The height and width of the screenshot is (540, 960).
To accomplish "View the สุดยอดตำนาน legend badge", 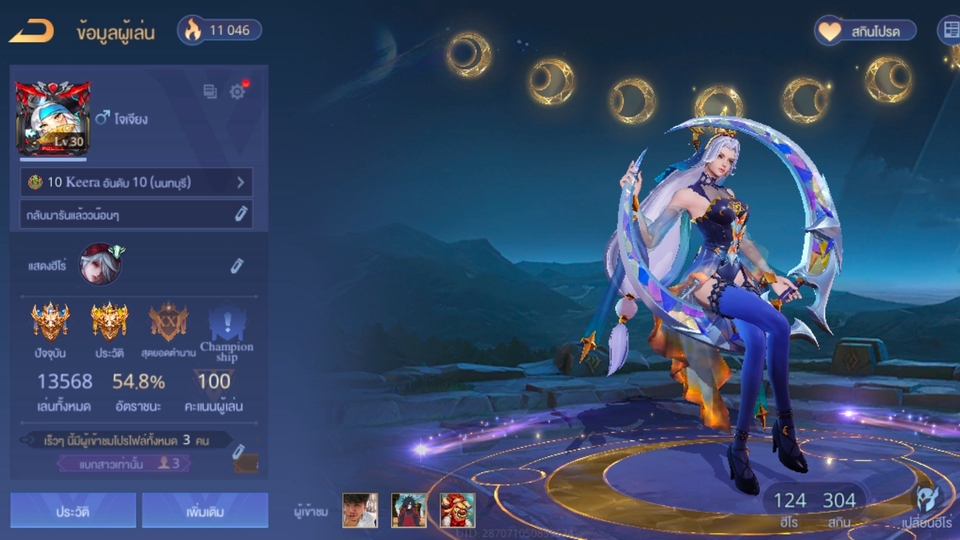I will 168,325.
